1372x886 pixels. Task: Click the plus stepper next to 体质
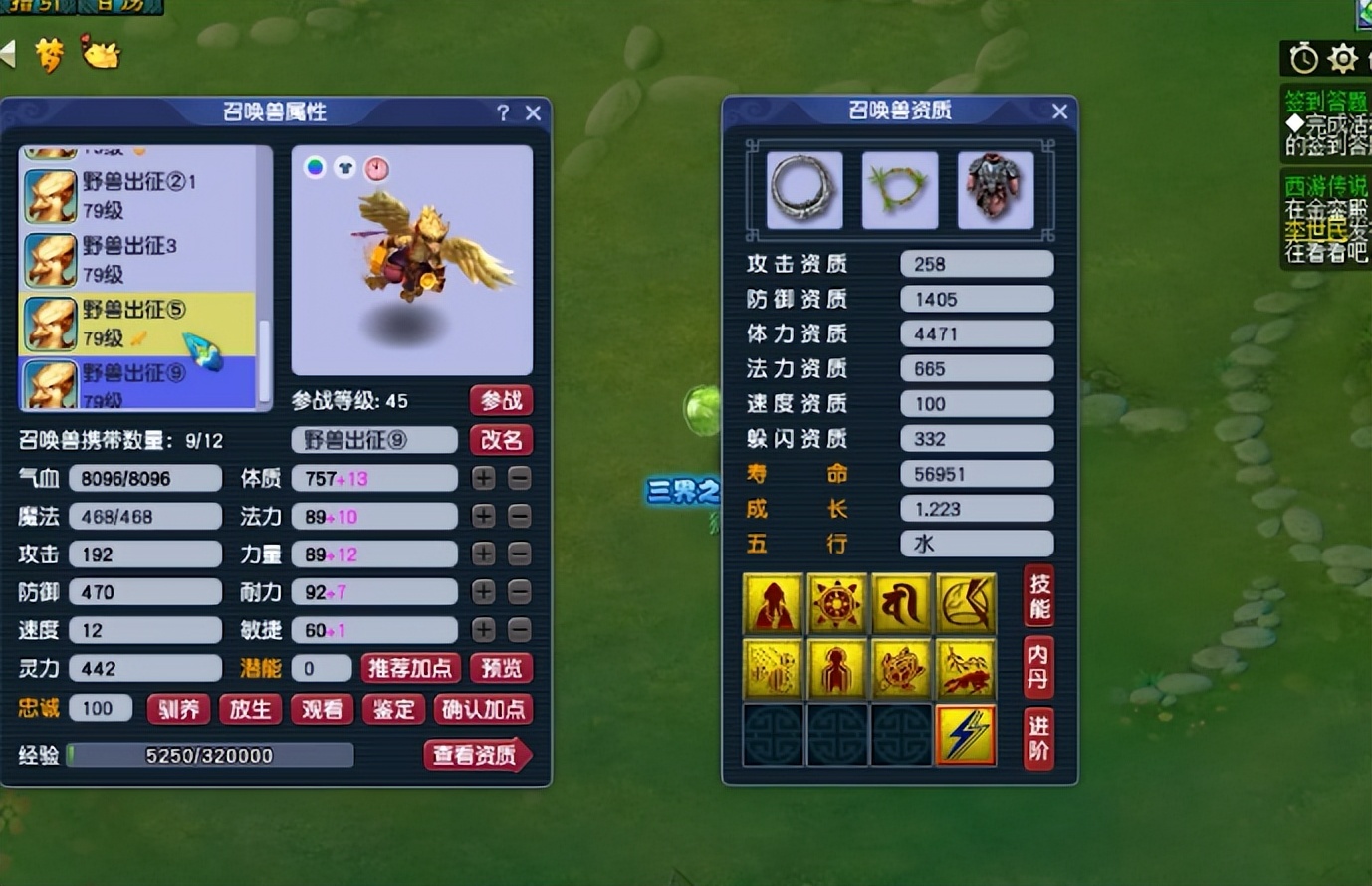[x=484, y=478]
